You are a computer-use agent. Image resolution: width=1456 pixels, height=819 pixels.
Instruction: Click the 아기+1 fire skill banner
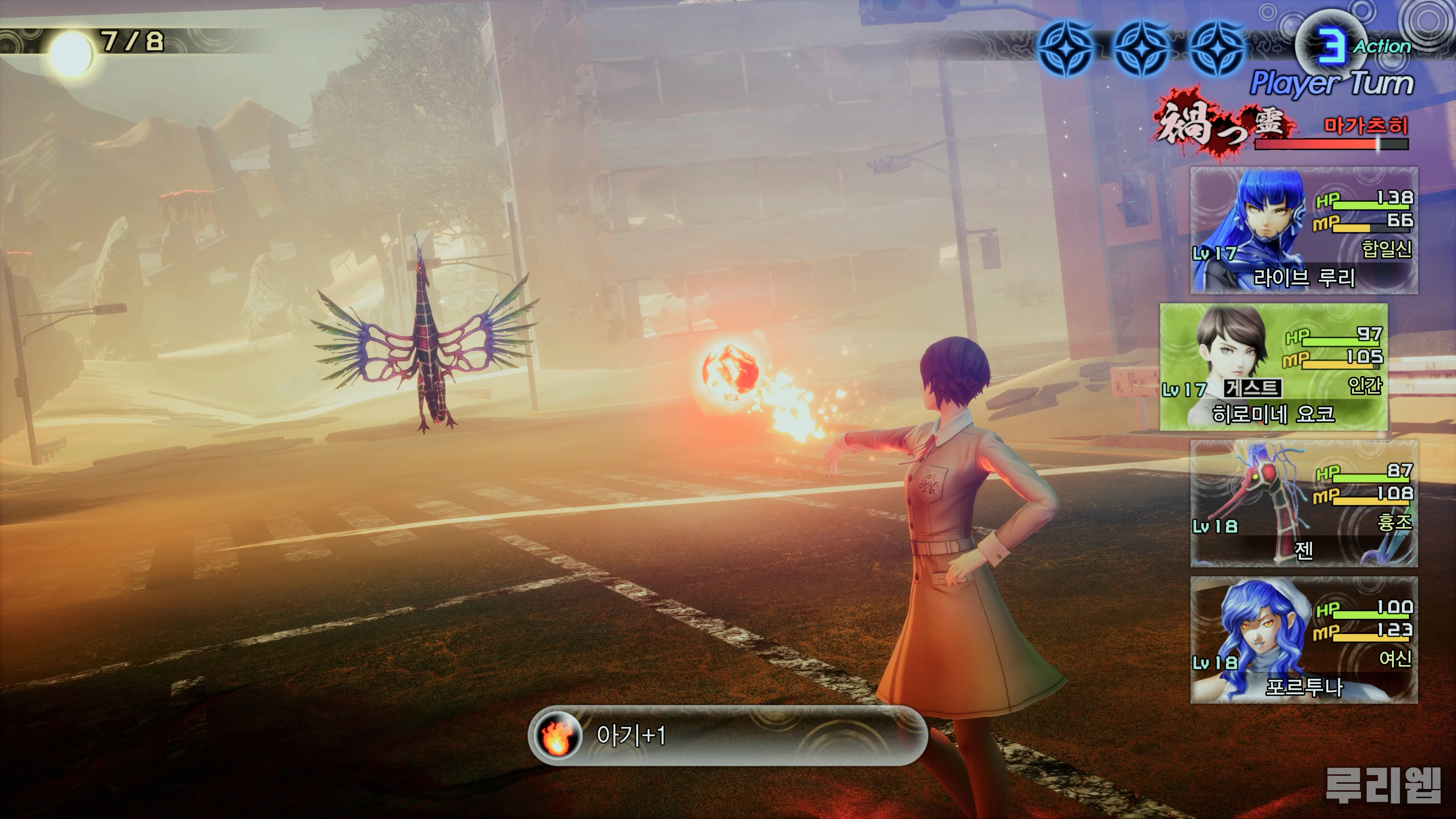[x=728, y=735]
